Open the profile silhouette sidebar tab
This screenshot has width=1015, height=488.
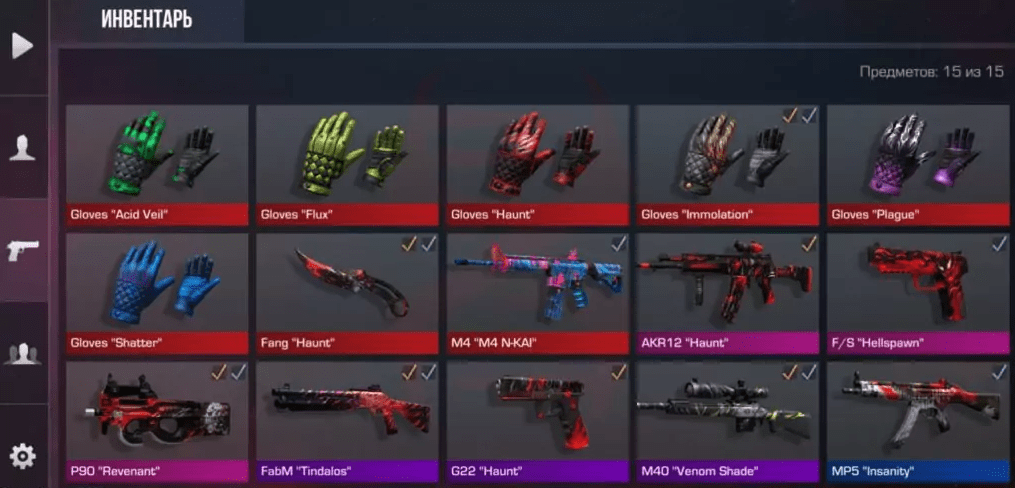click(22, 148)
